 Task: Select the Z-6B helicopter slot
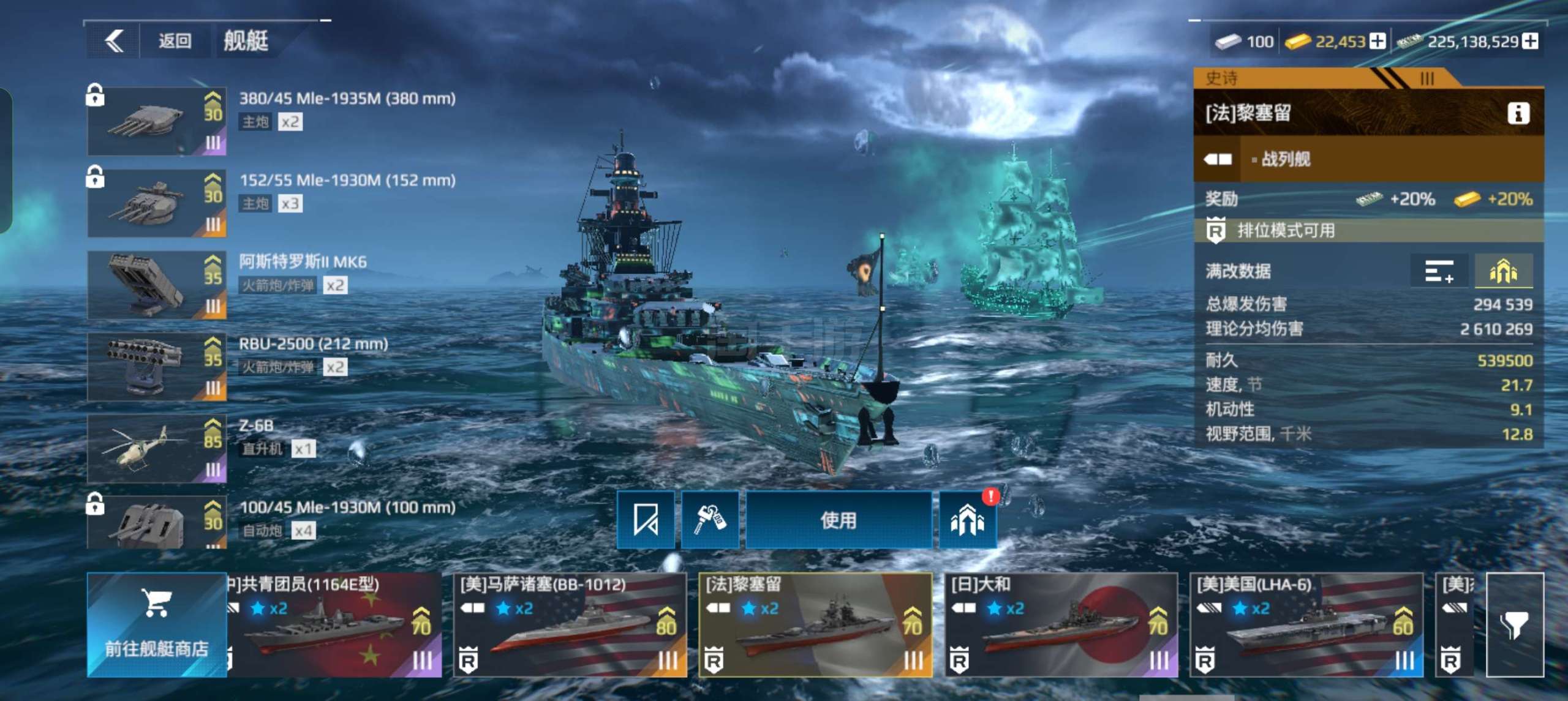tap(157, 449)
